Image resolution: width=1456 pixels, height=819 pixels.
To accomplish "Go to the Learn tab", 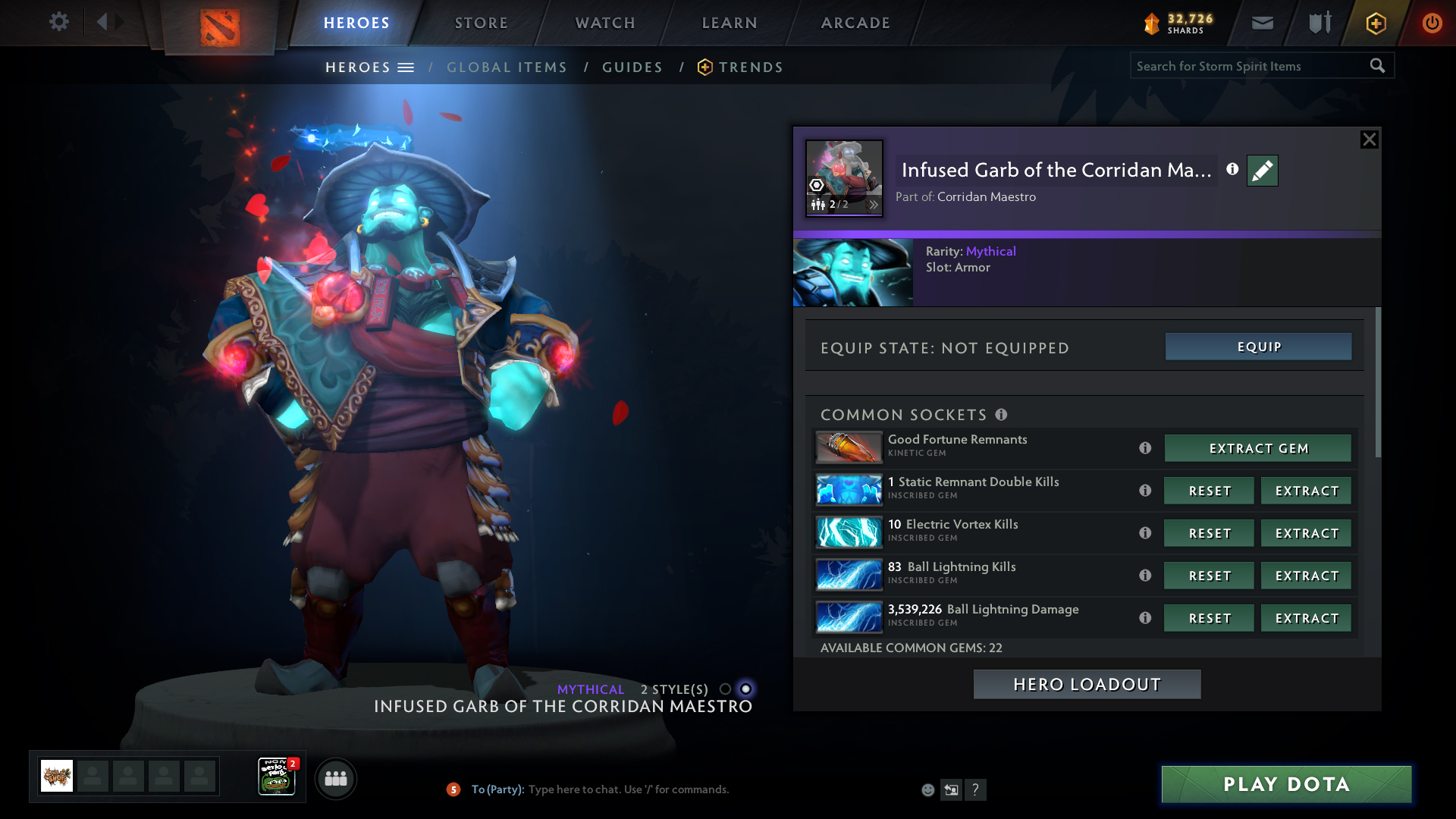I will [x=730, y=23].
